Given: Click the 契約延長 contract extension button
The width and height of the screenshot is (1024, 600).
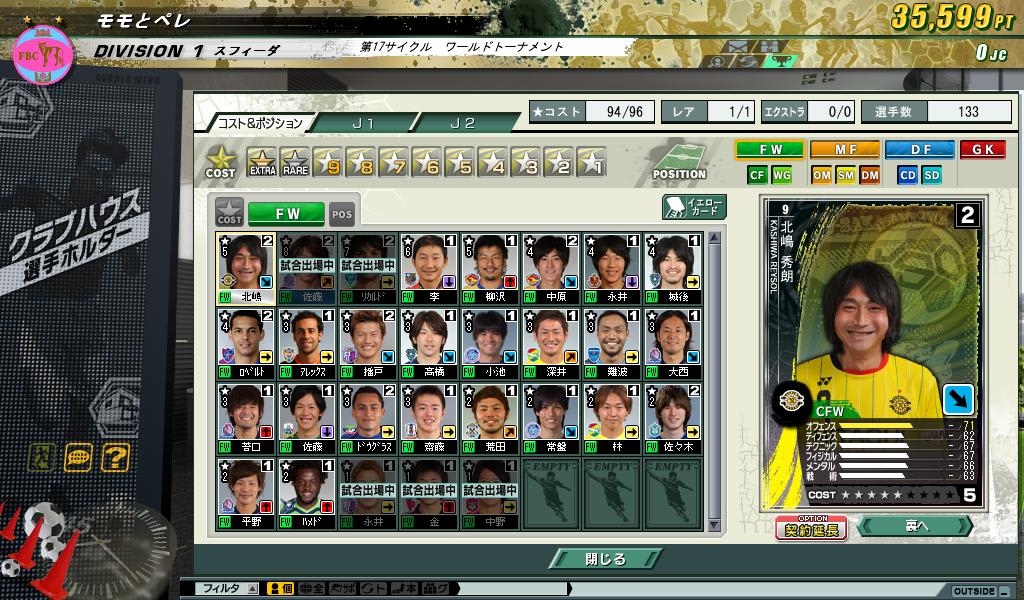Looking at the screenshot, I should click(x=811, y=528).
